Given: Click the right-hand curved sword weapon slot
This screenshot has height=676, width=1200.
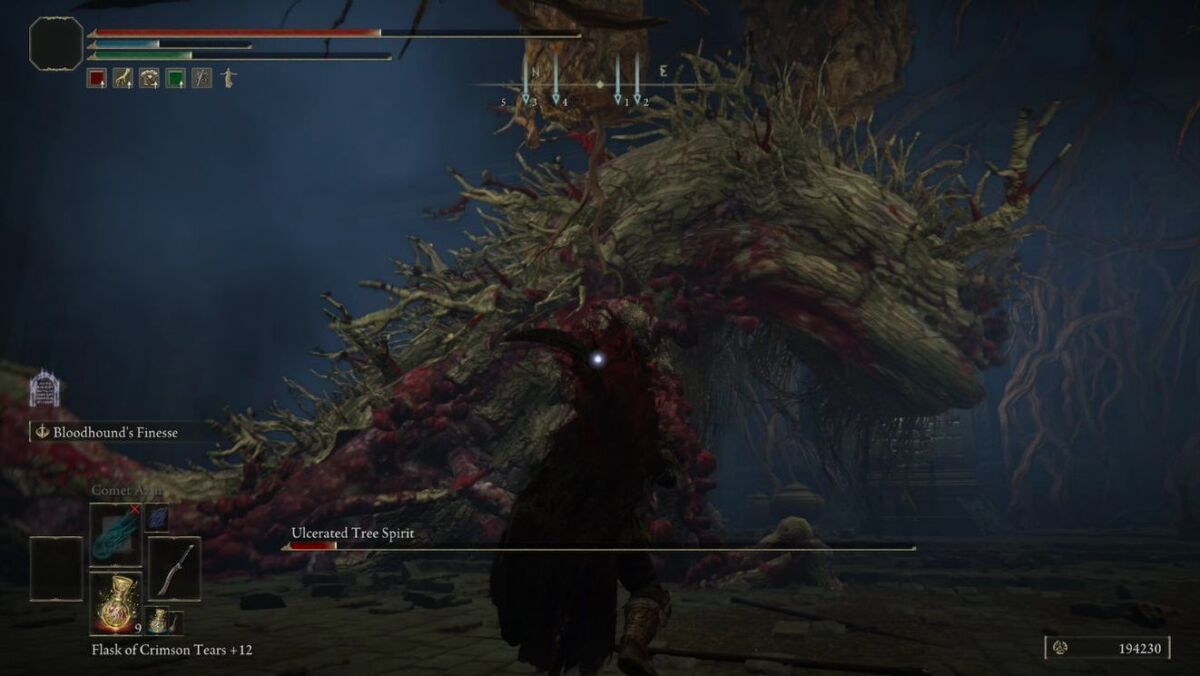Looking at the screenshot, I should (174, 569).
